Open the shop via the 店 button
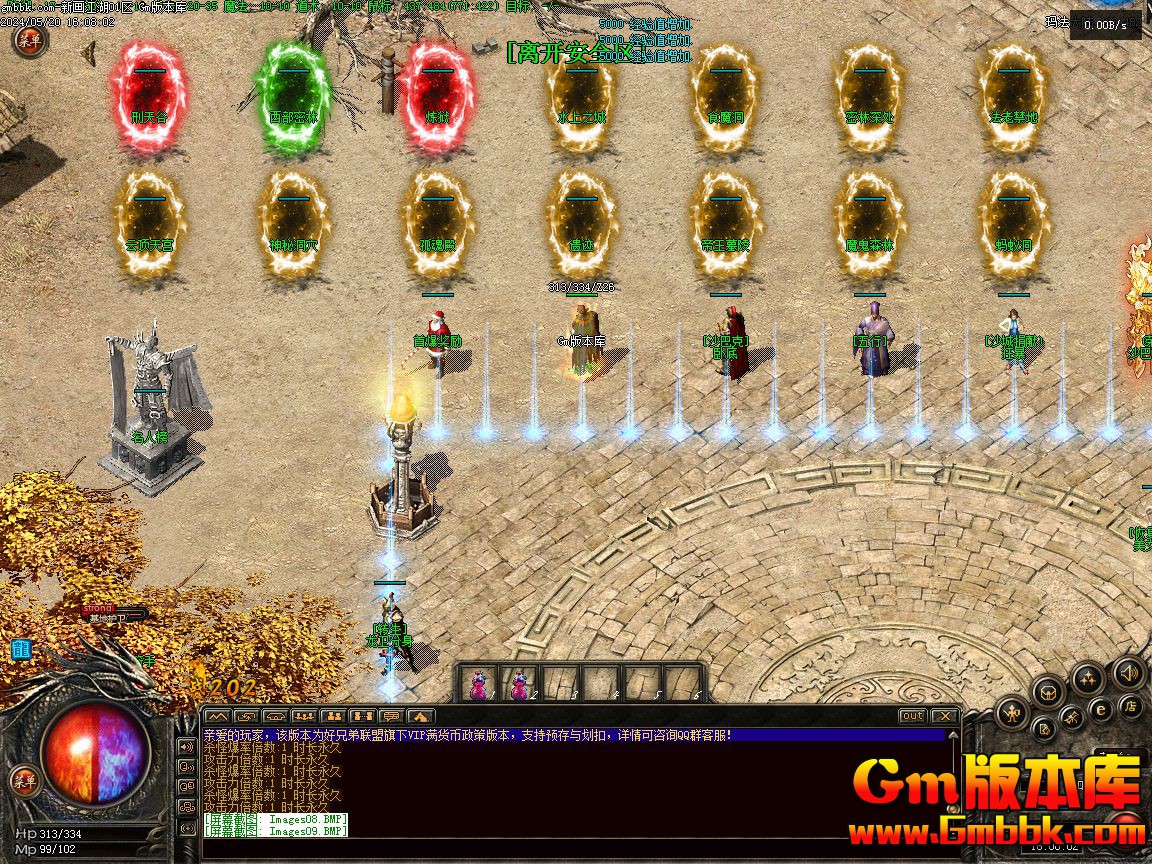 (1131, 707)
